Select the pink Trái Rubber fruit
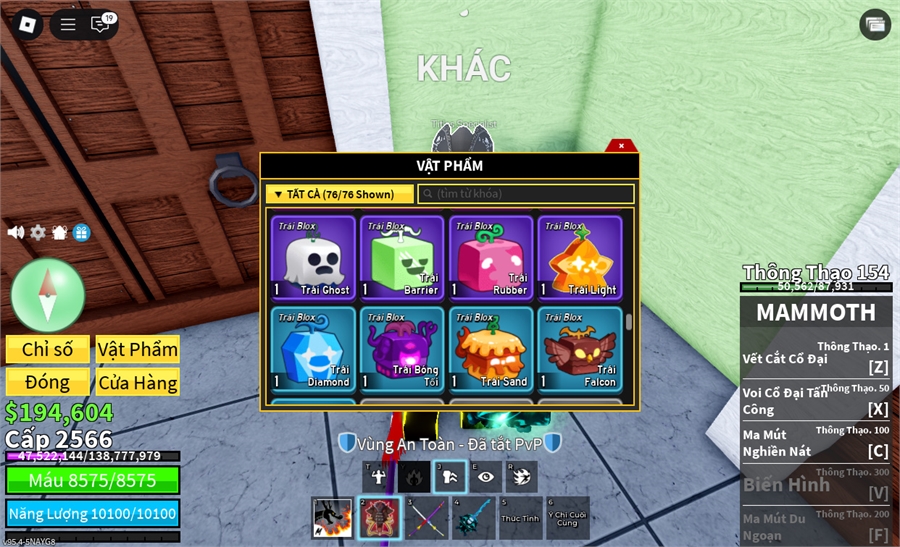This screenshot has height=547, width=900. pos(491,258)
